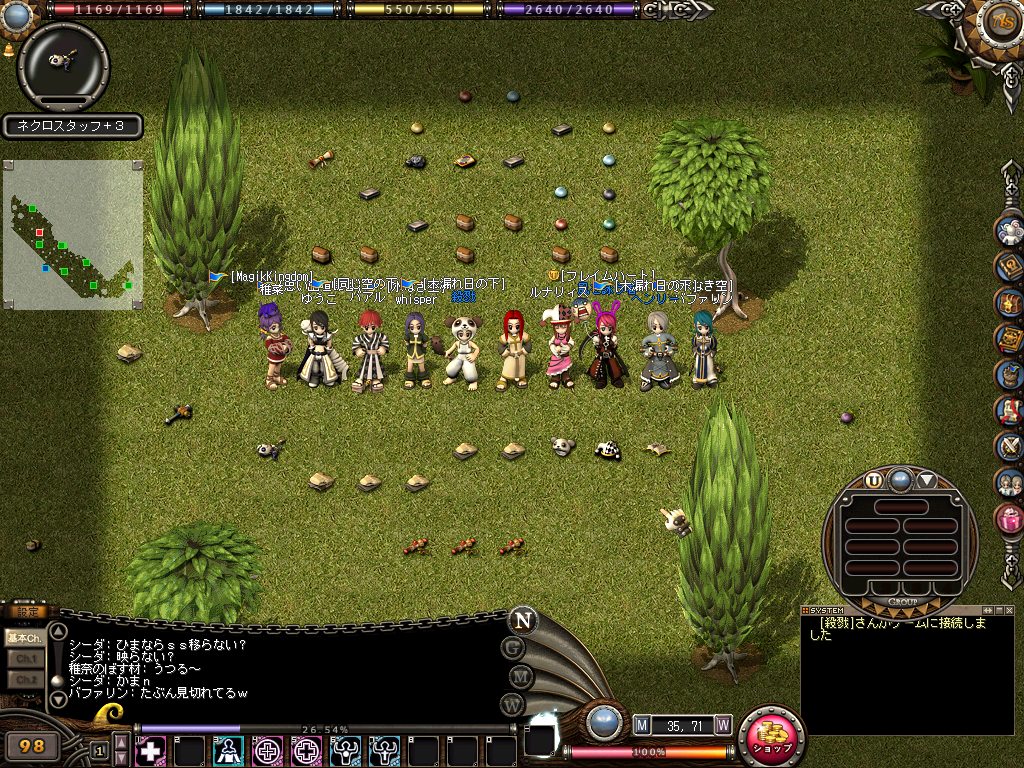Click the M button beside the coordinates
1024x768 pixels.
point(642,724)
